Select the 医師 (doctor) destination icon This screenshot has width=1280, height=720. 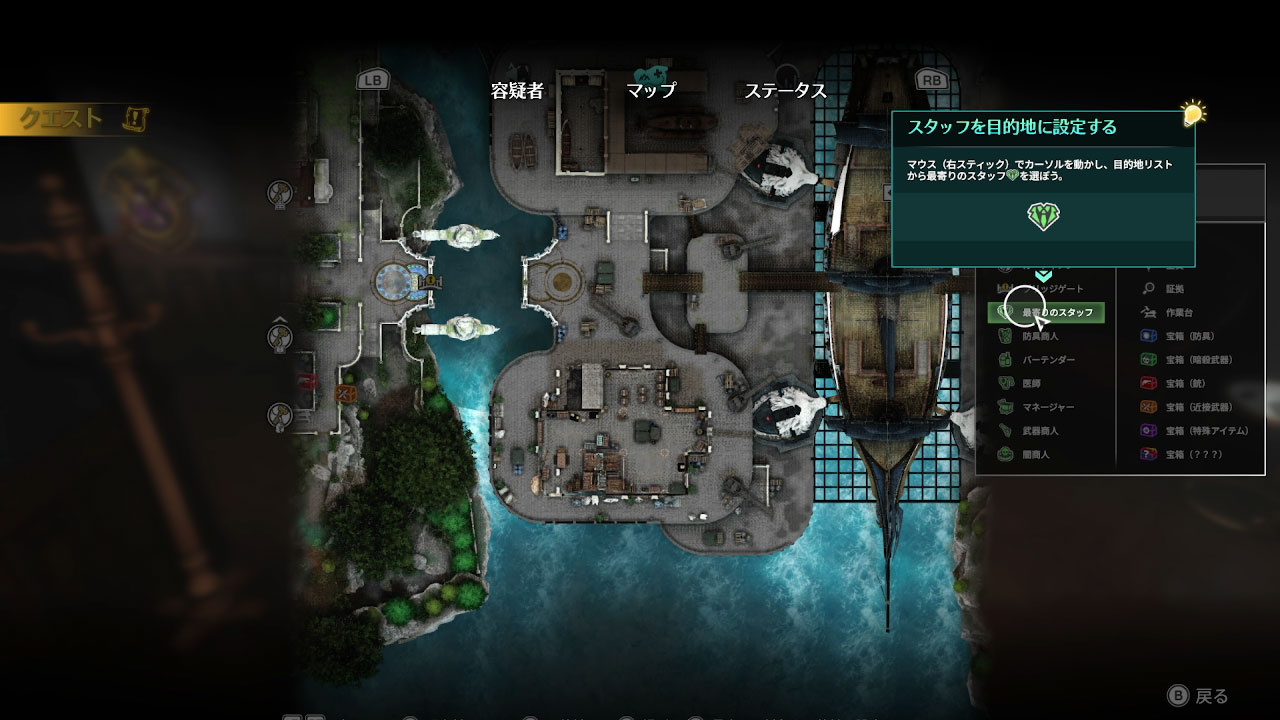tap(1004, 383)
